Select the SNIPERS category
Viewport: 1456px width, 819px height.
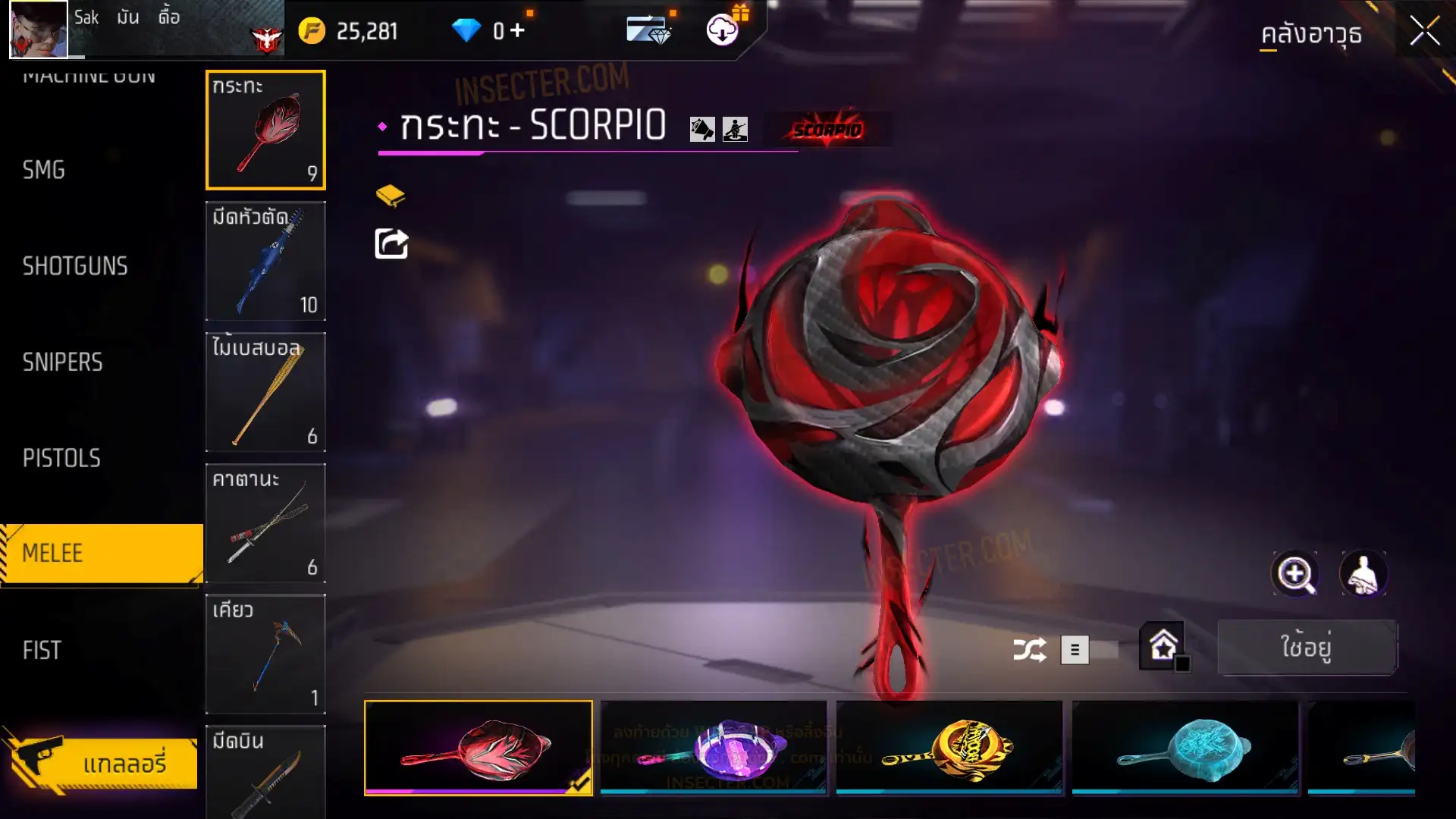62,362
